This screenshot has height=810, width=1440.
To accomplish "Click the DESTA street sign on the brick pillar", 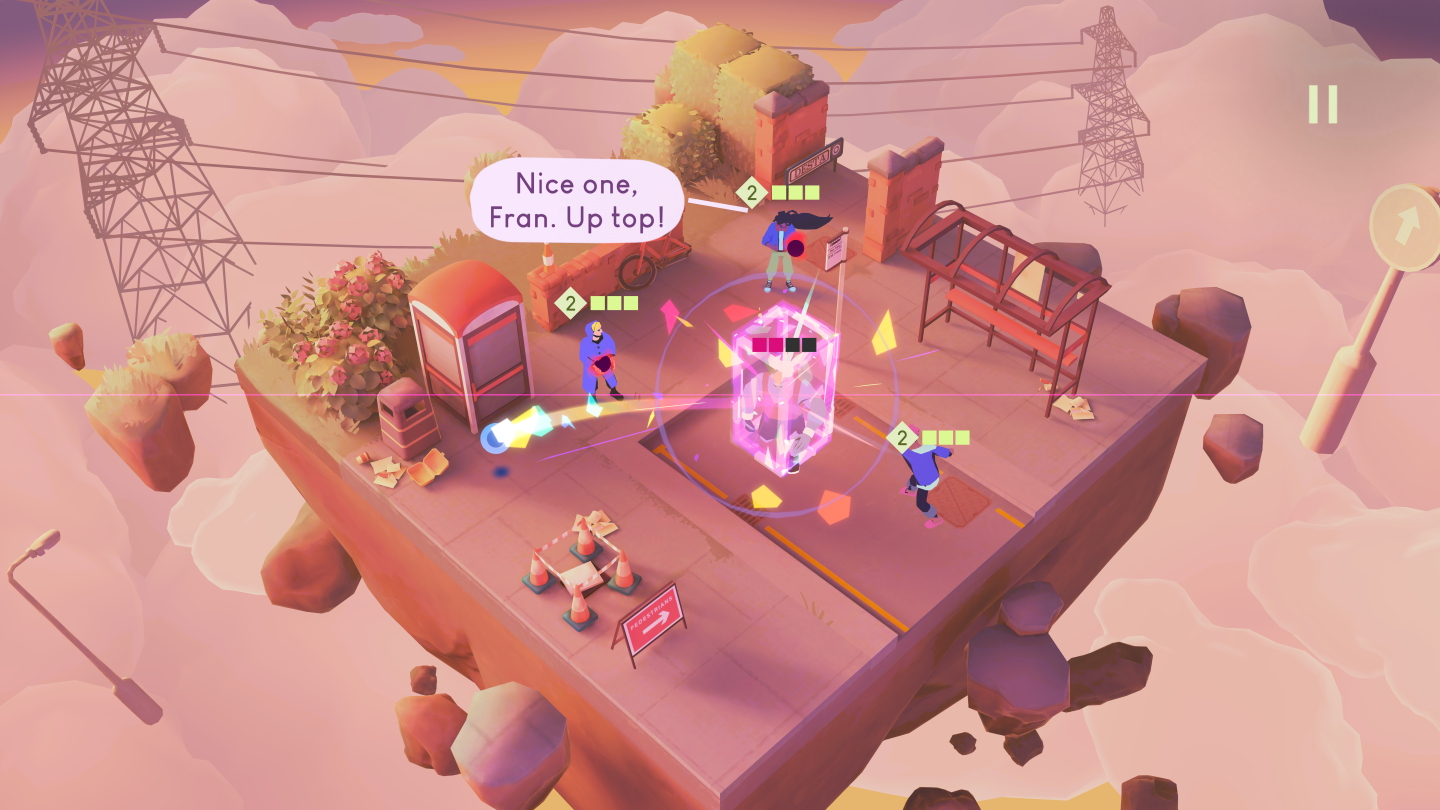I will pos(815,160).
